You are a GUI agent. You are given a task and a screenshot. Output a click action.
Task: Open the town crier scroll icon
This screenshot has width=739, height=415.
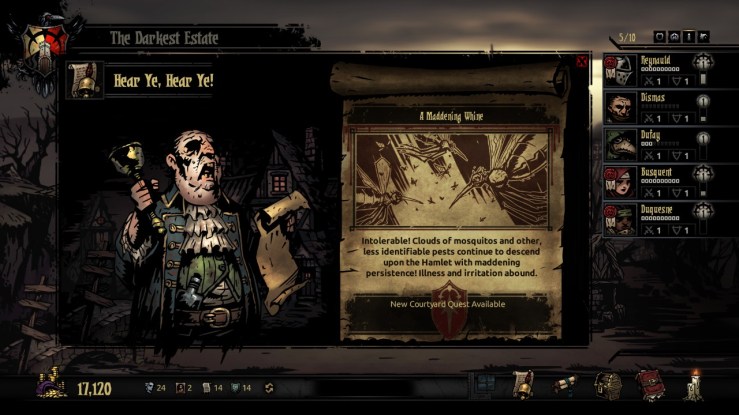click(523, 385)
